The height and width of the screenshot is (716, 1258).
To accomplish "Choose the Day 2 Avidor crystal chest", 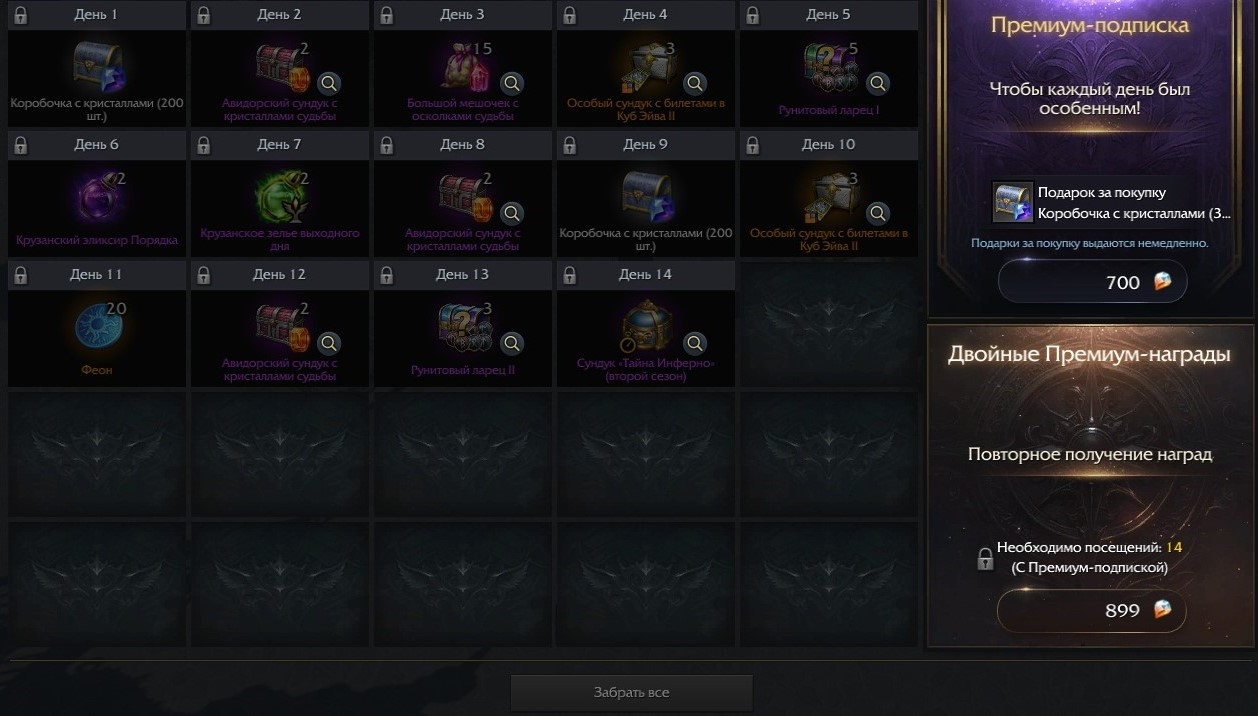I will (x=280, y=67).
